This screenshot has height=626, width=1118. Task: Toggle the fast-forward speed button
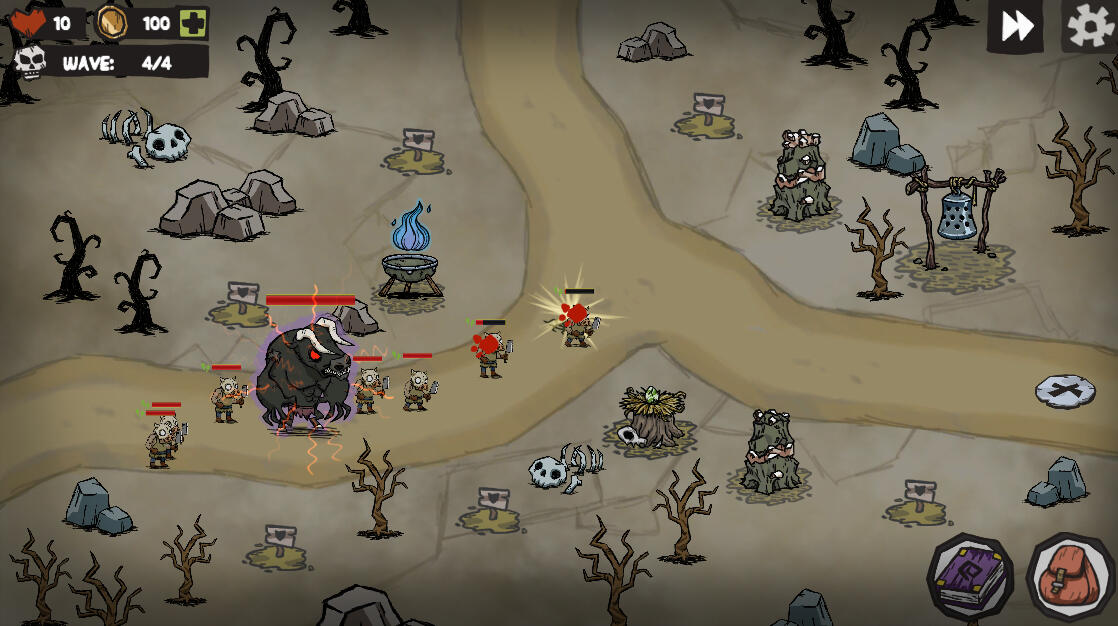1016,25
